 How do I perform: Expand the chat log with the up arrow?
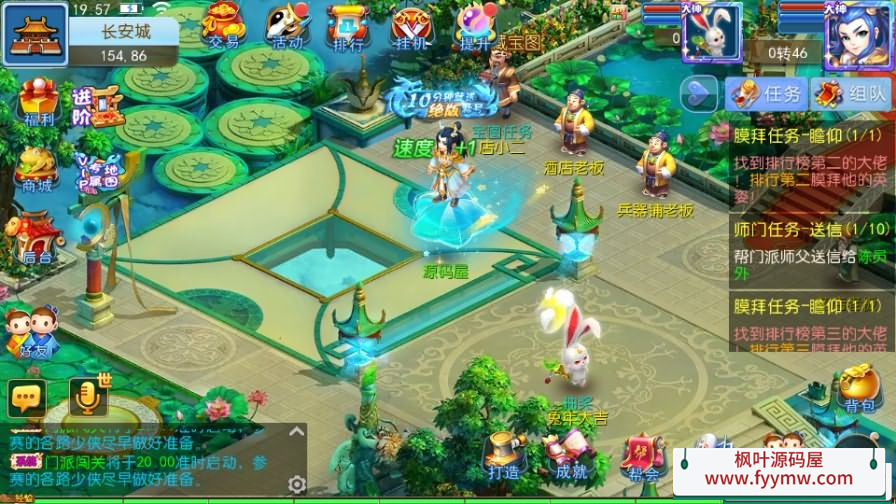pos(296,433)
